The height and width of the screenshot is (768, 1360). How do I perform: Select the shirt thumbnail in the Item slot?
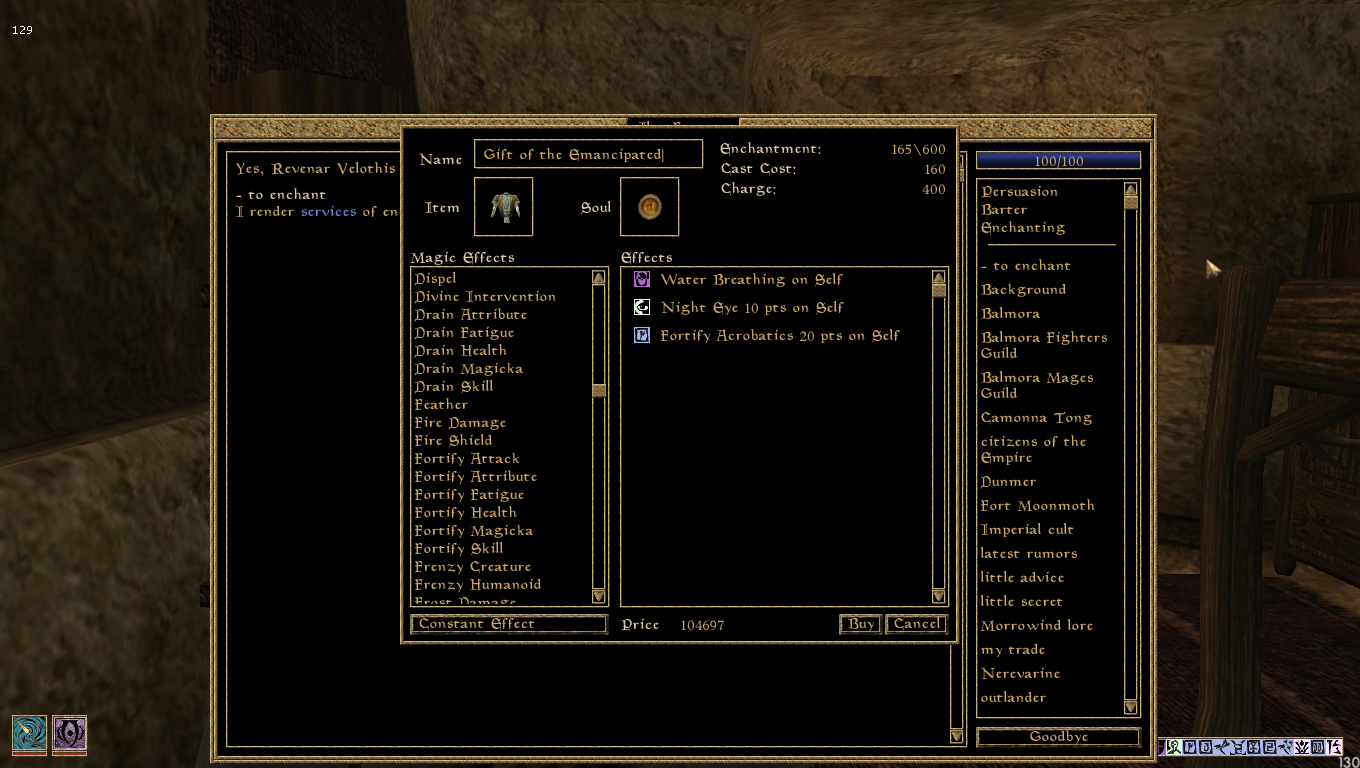pyautogui.click(x=503, y=206)
